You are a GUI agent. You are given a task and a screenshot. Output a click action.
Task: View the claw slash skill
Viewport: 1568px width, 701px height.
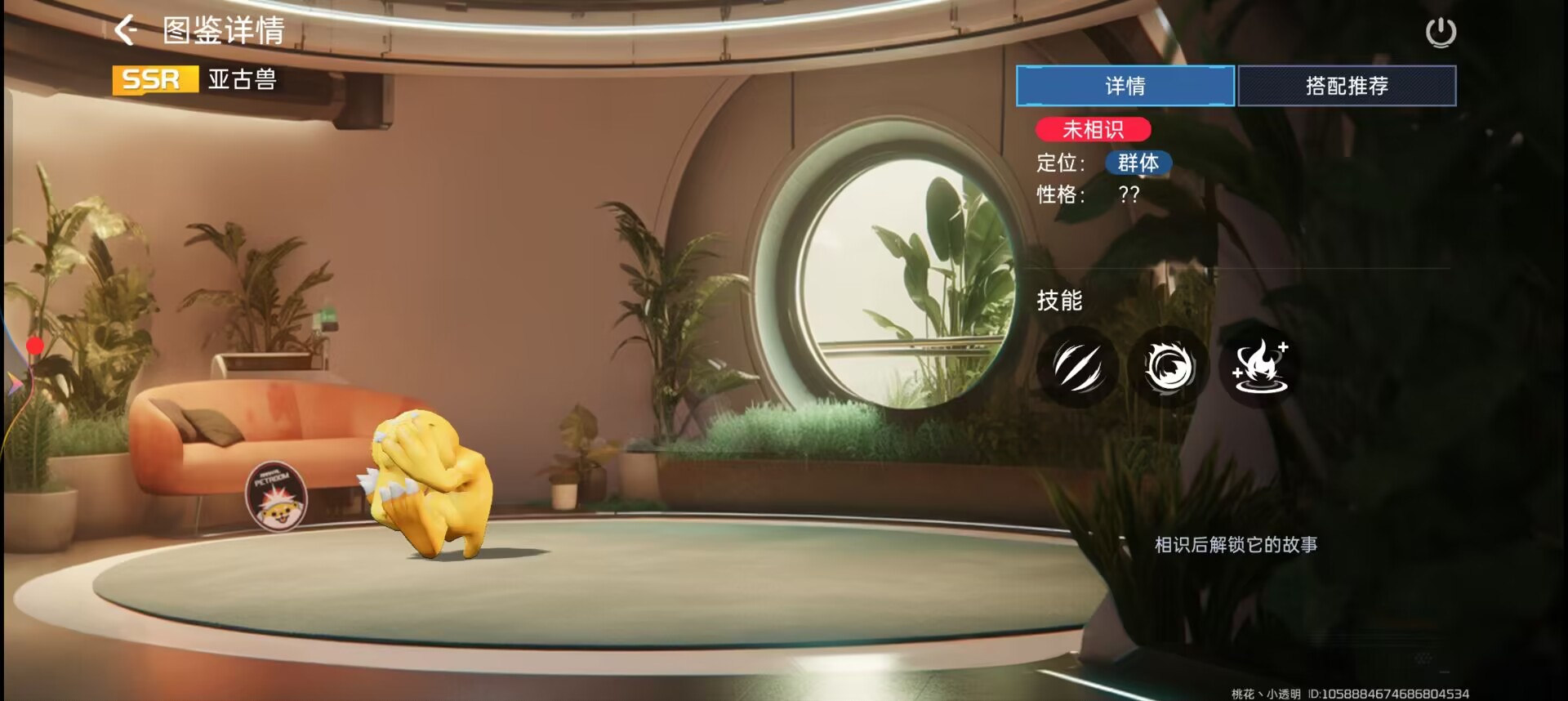(x=1078, y=367)
